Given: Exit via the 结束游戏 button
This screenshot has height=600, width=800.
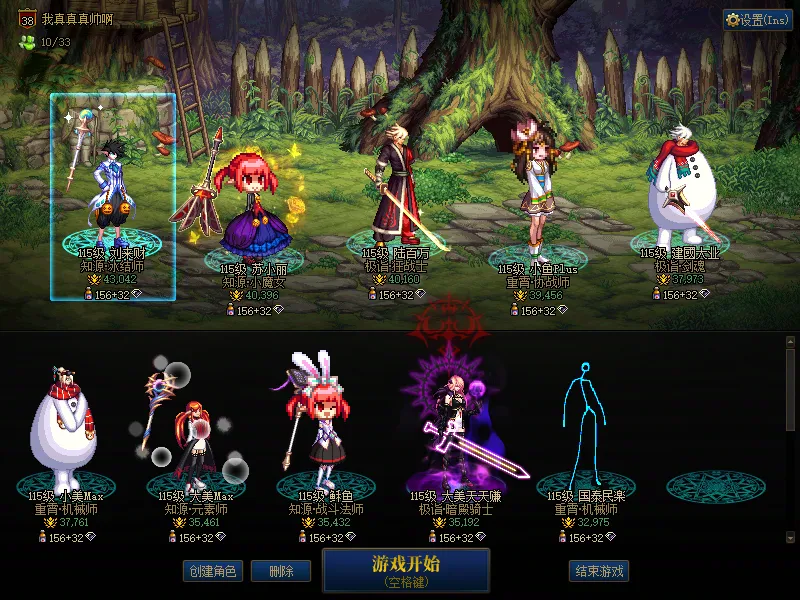Looking at the screenshot, I should pos(599,571).
